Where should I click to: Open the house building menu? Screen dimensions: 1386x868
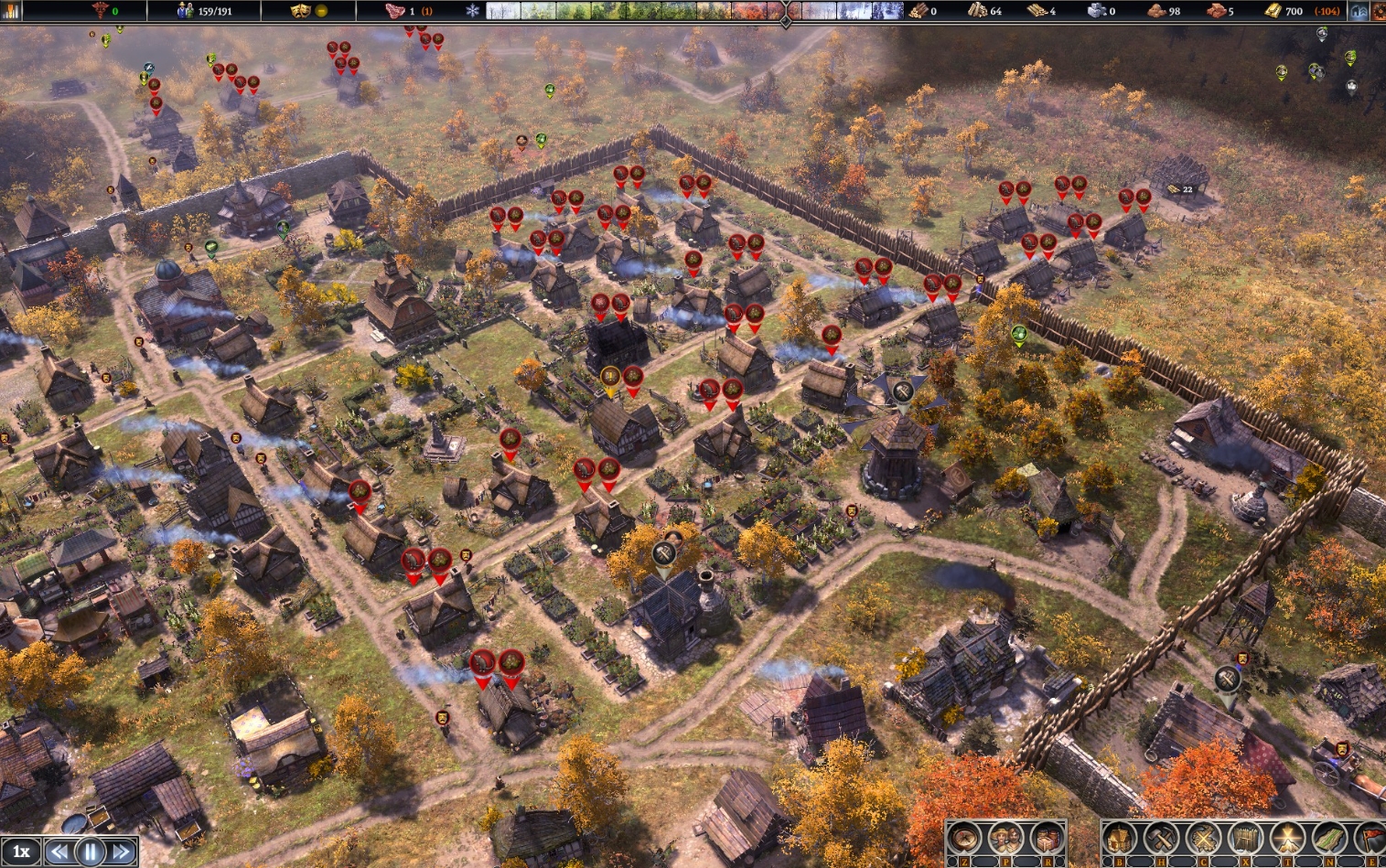click(1120, 838)
